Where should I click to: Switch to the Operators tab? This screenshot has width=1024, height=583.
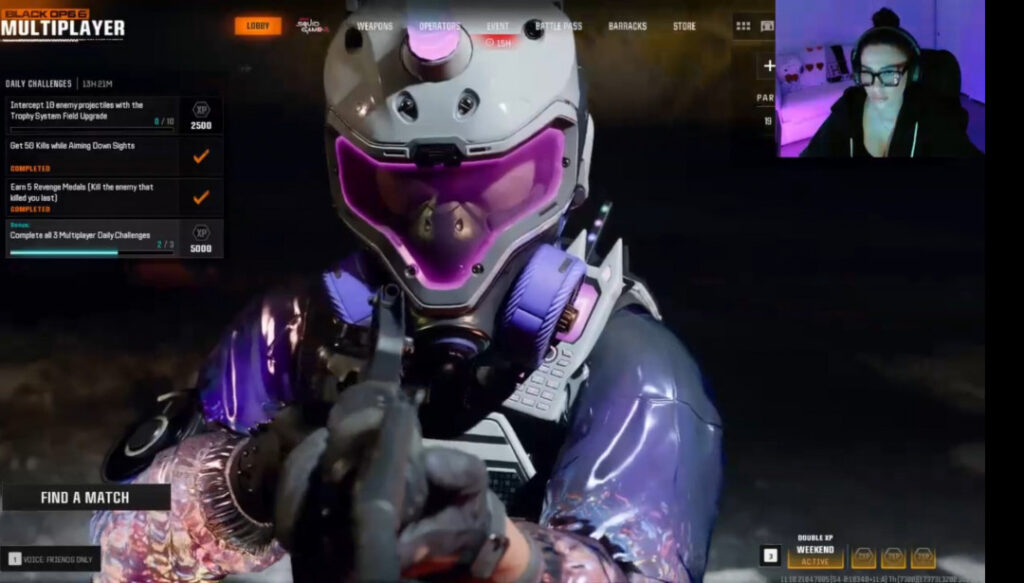[x=440, y=26]
